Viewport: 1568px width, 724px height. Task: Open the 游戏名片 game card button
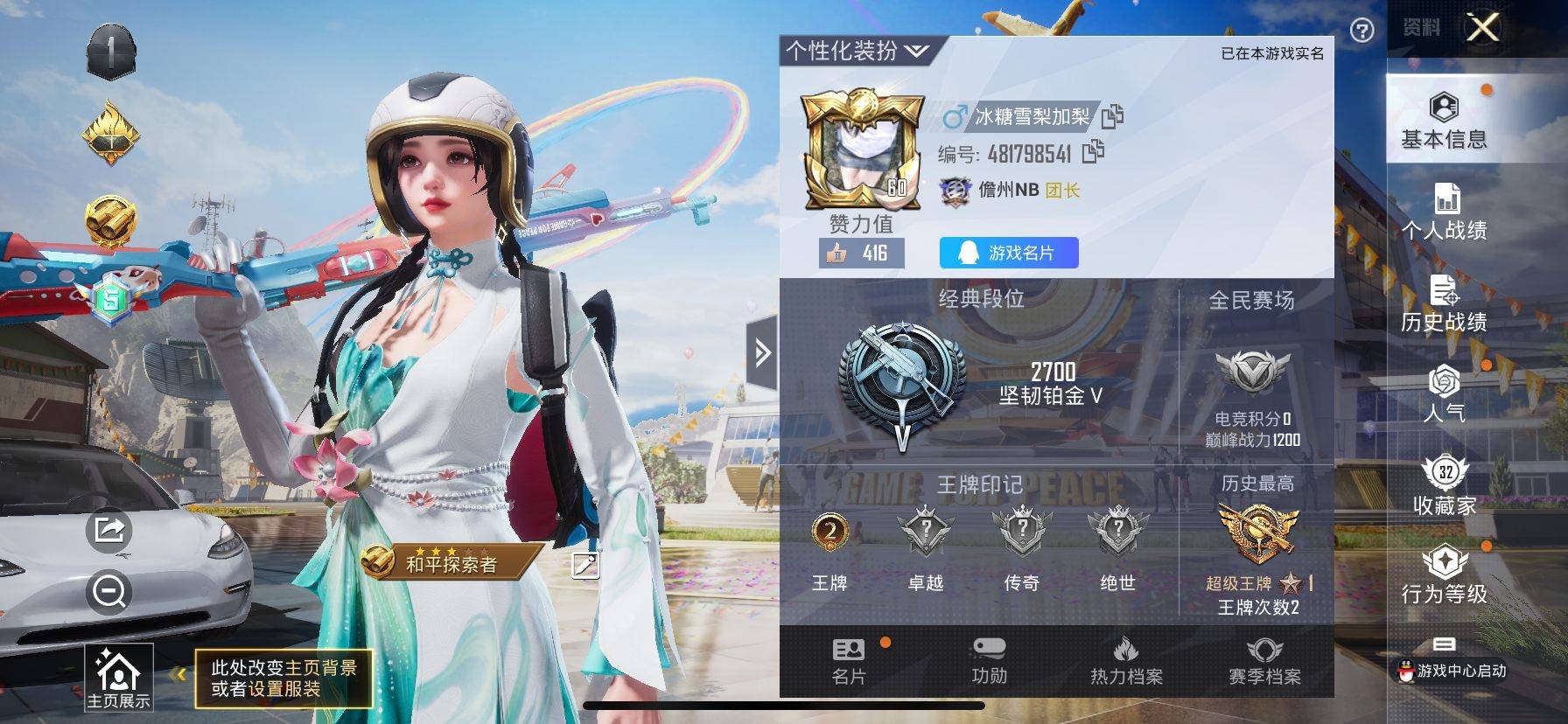(x=1009, y=253)
